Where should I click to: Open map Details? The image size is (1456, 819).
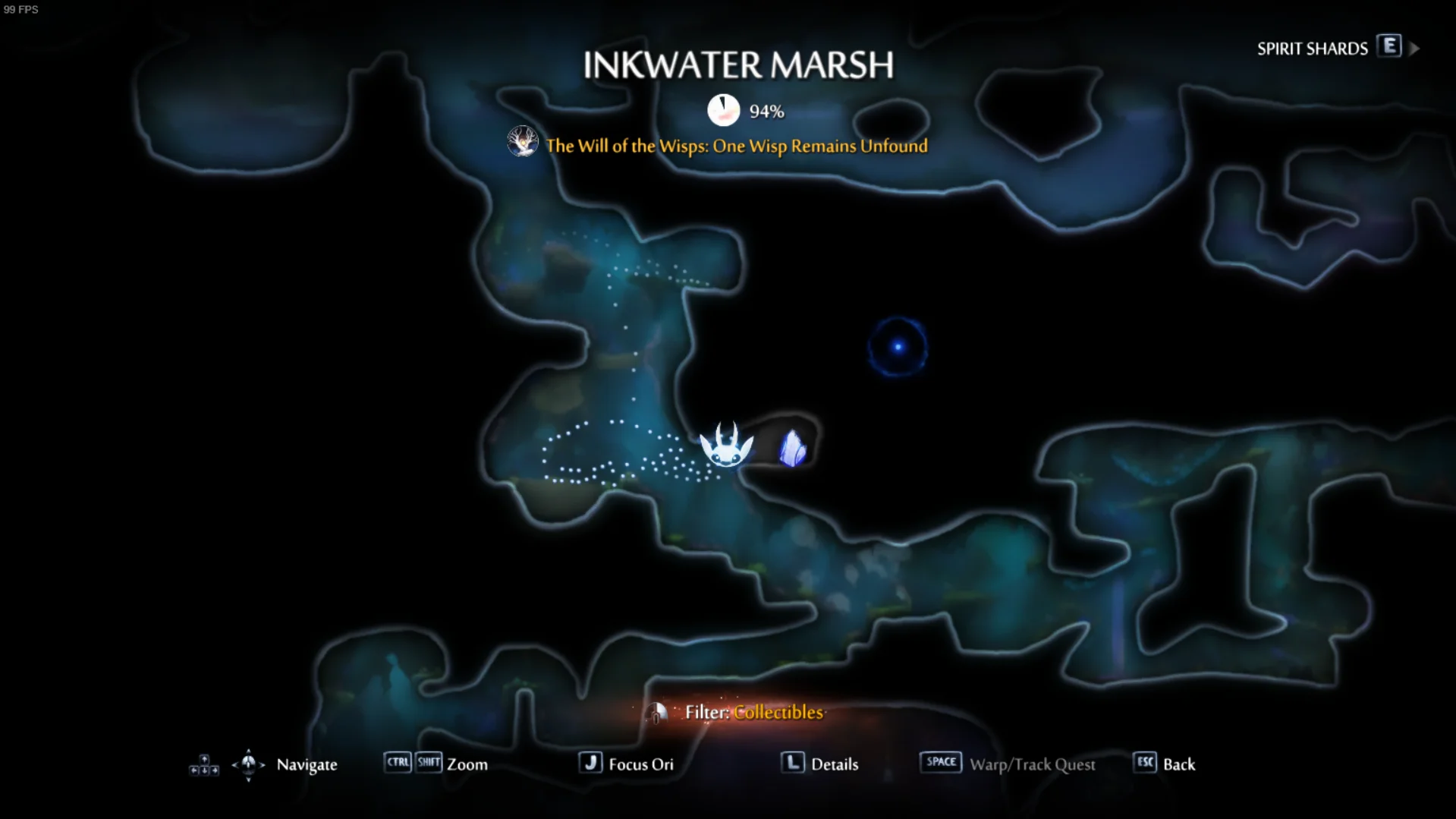pyautogui.click(x=820, y=764)
